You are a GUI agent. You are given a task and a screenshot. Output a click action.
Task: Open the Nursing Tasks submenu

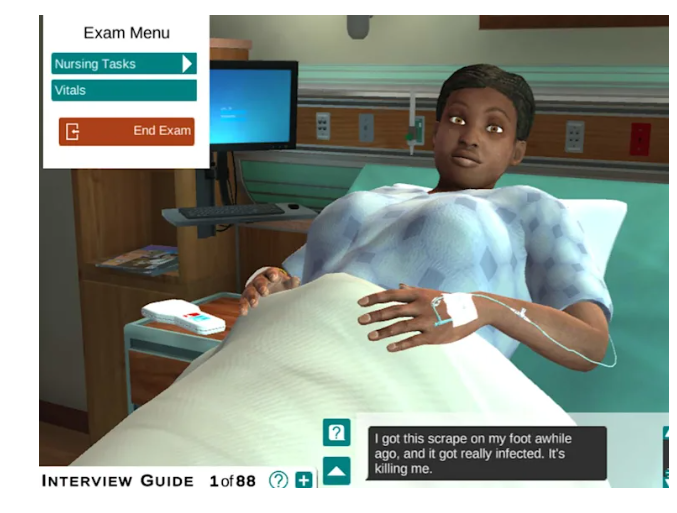[x=124, y=64]
